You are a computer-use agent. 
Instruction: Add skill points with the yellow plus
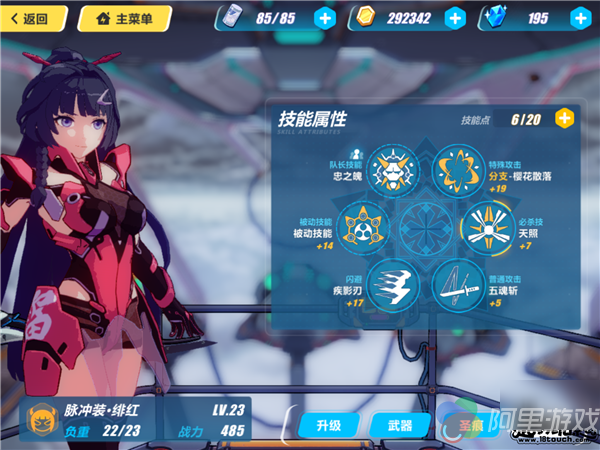565,119
